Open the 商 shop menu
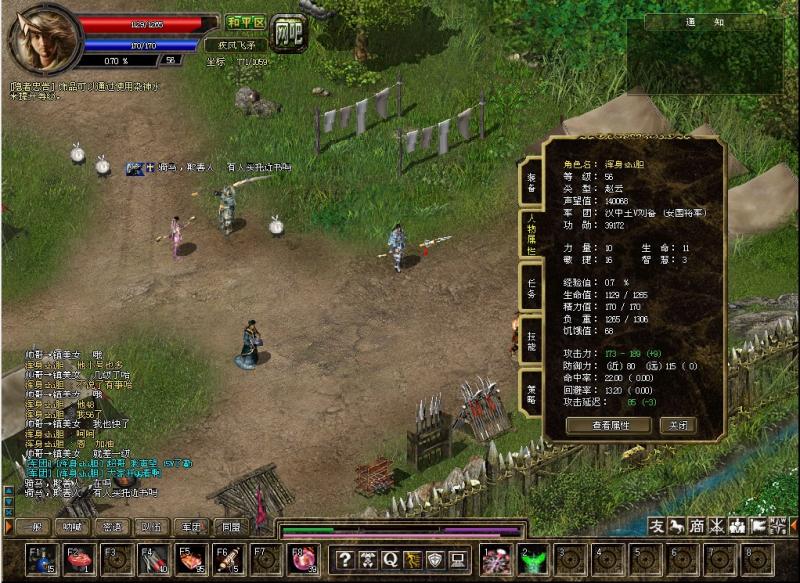The height and width of the screenshot is (583, 800). (697, 526)
